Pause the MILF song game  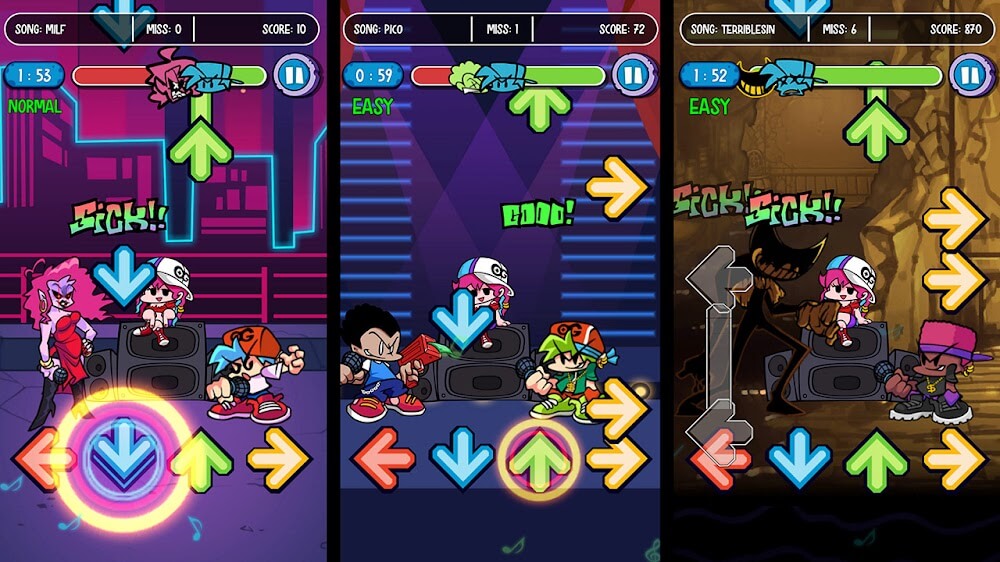coord(294,75)
